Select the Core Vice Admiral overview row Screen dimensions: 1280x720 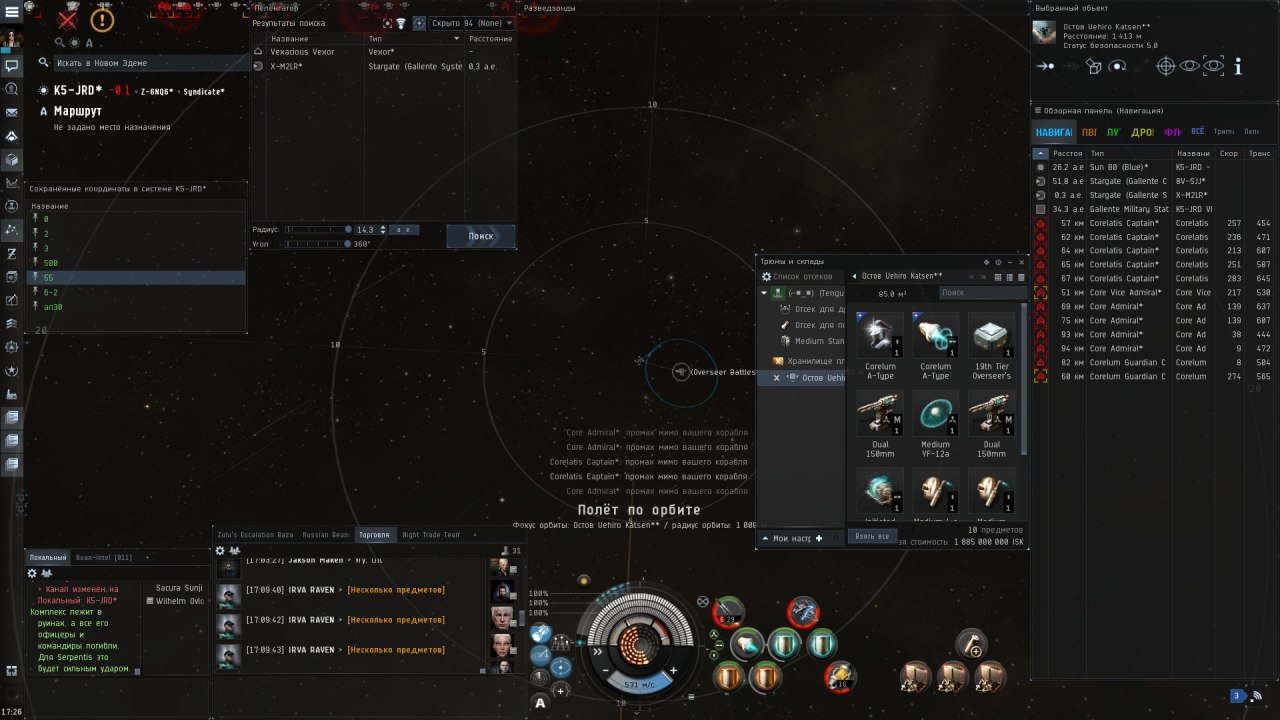coord(1125,292)
